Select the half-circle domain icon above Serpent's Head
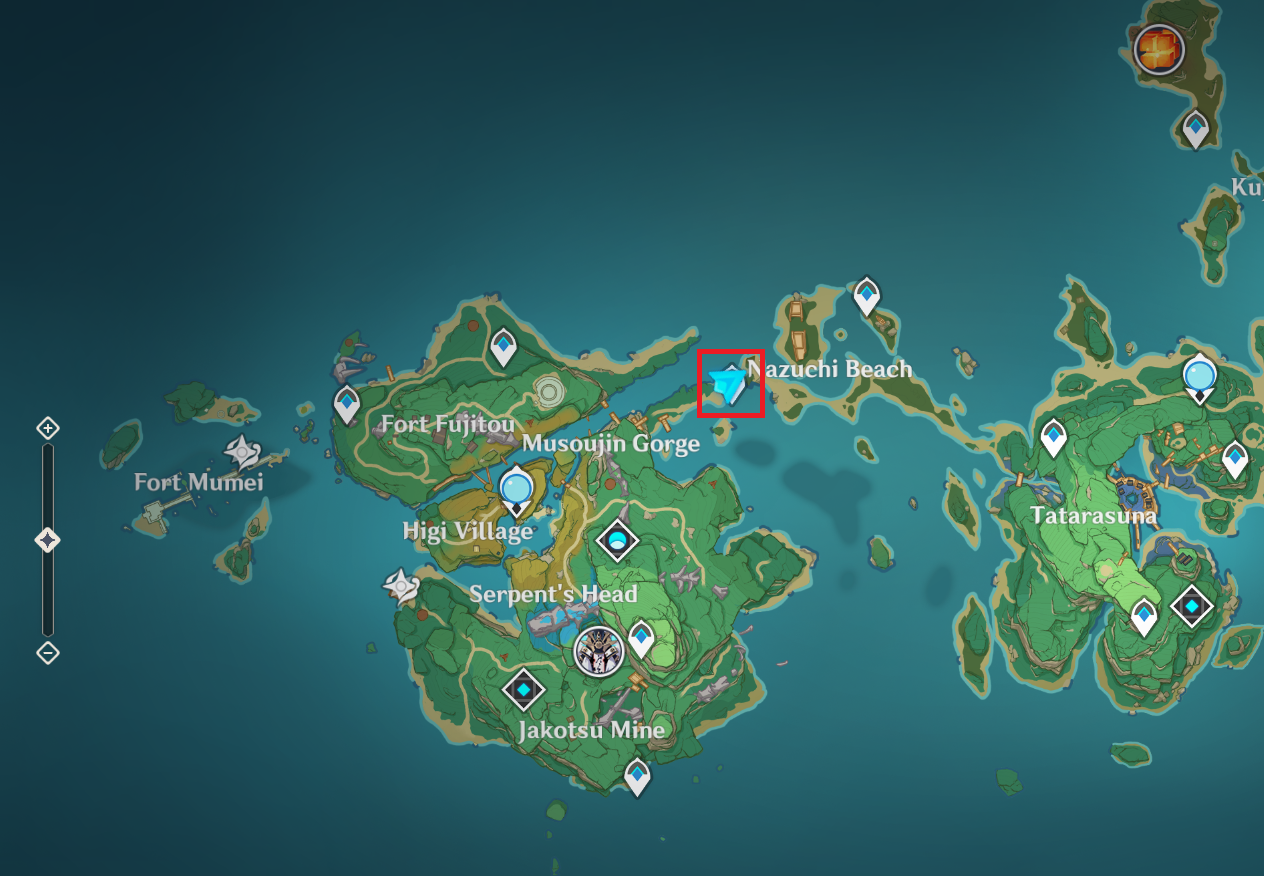Image resolution: width=1264 pixels, height=876 pixels. point(617,541)
